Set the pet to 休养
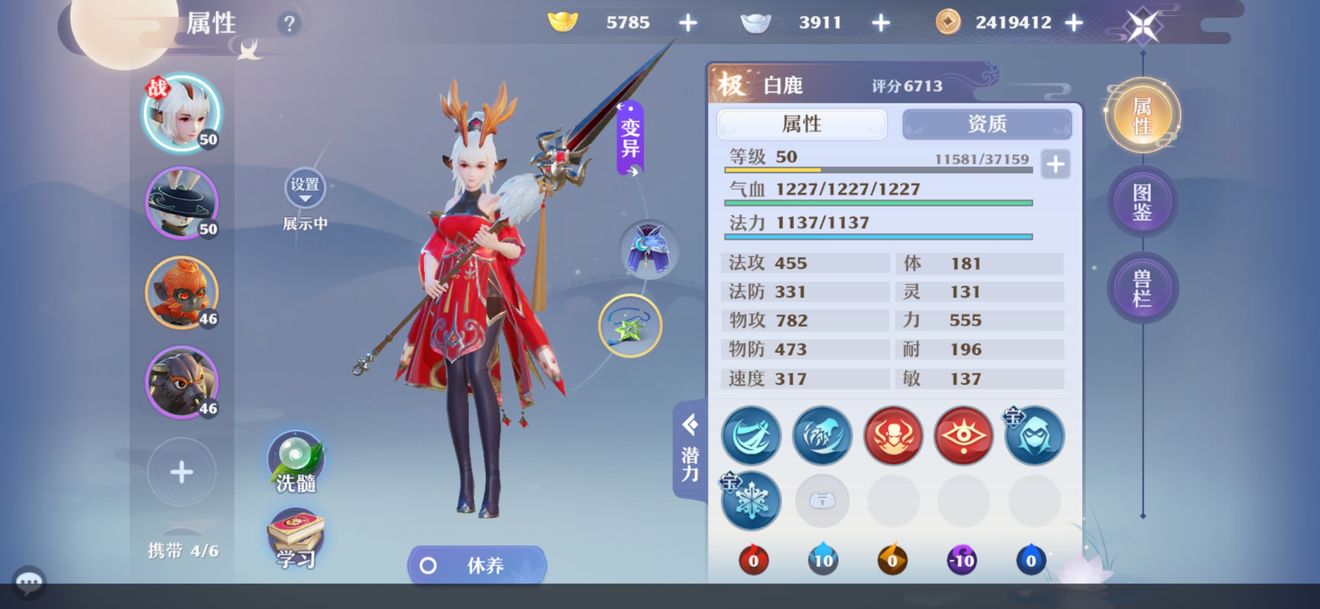This screenshot has width=1320, height=609. (477, 565)
